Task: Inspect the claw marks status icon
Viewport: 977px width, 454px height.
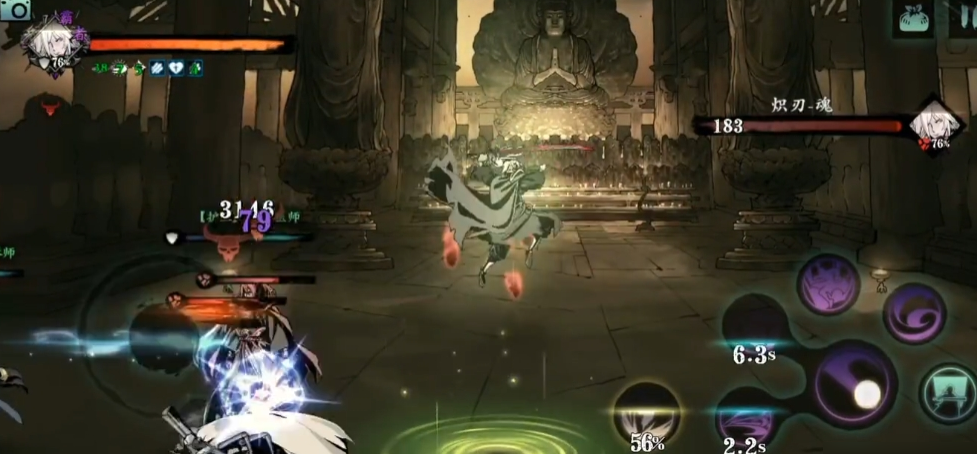Action: [x=156, y=68]
